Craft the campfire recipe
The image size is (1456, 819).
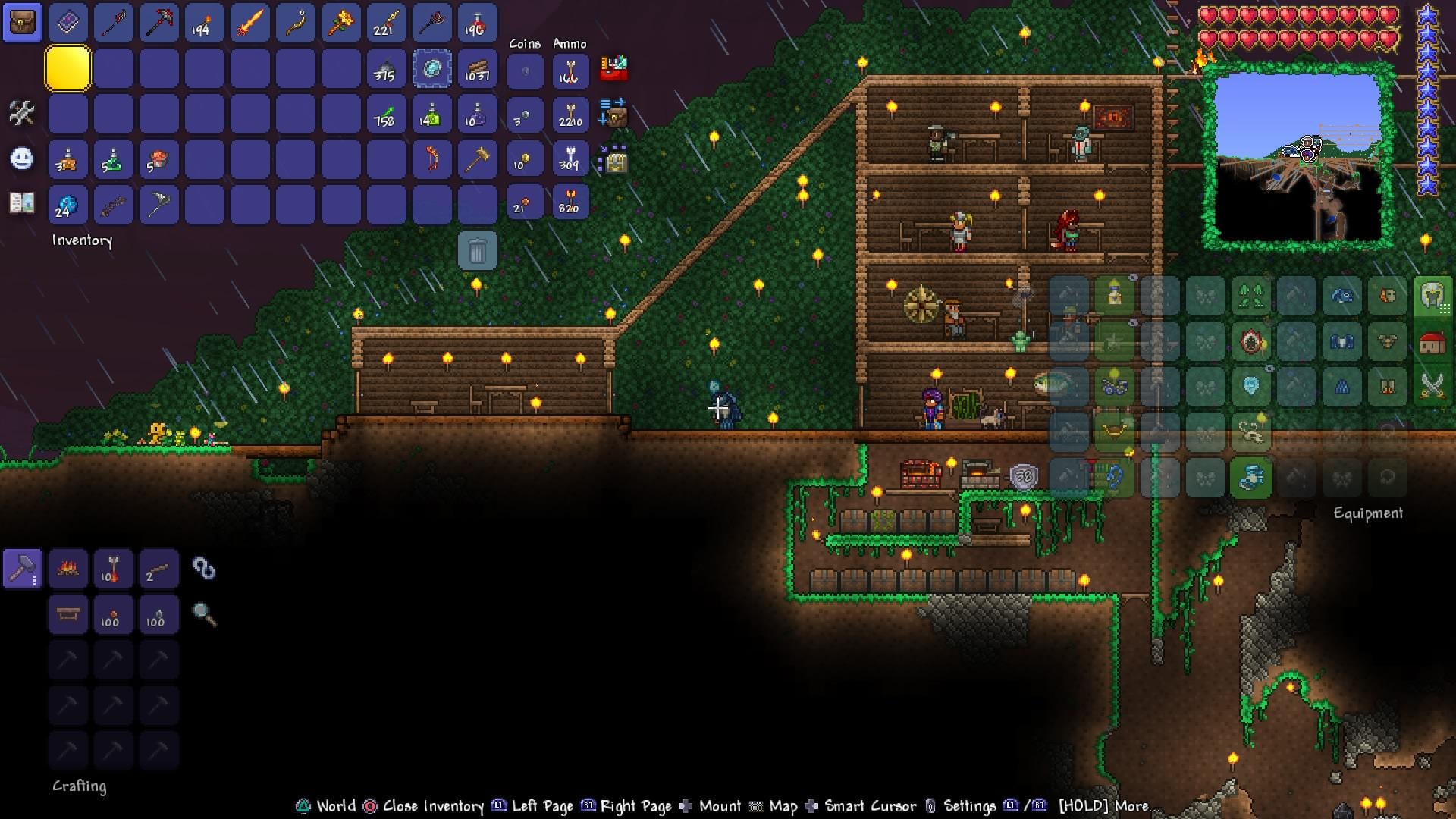(67, 569)
